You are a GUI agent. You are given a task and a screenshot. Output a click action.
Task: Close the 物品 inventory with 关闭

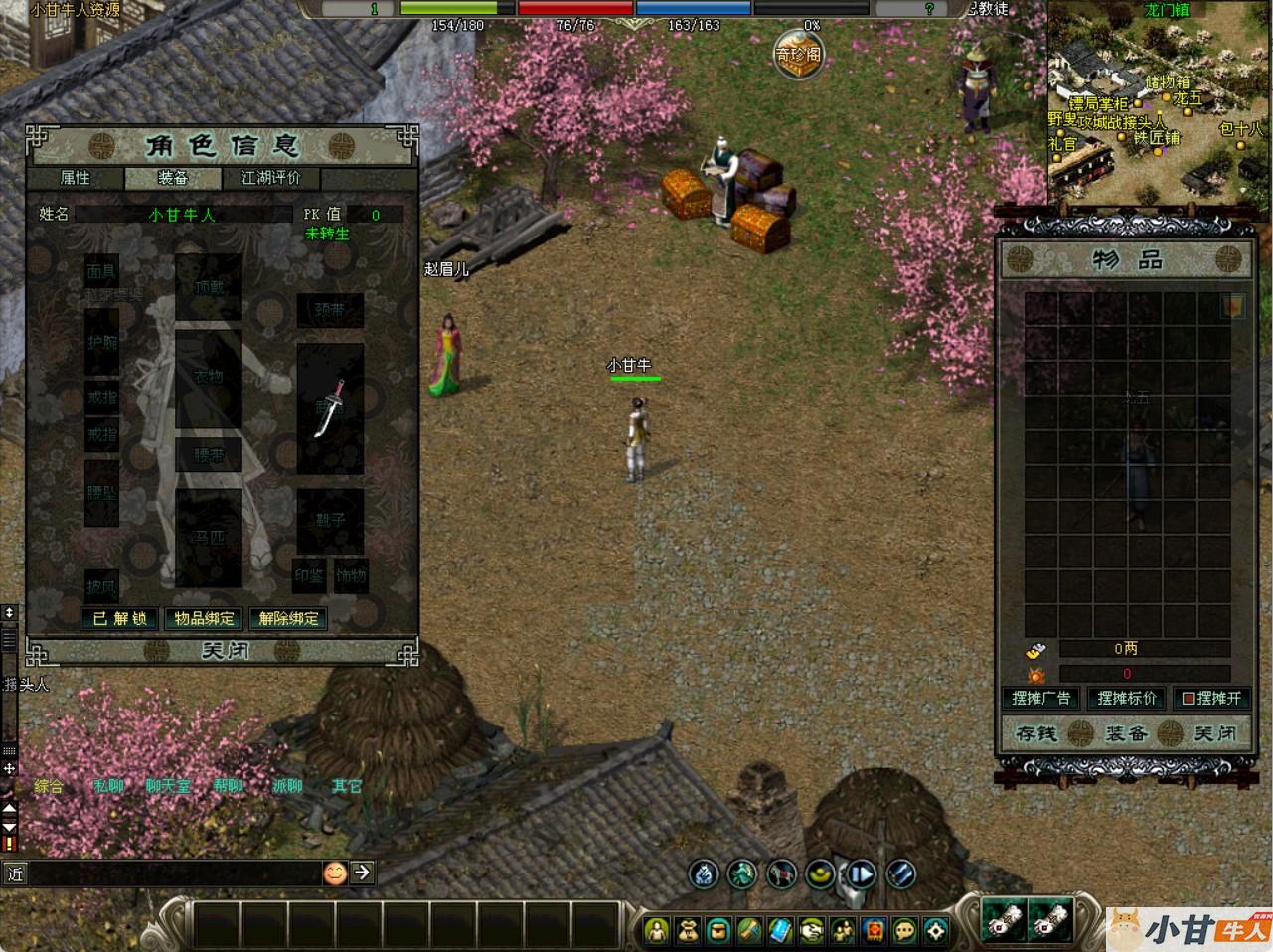coord(1214,734)
